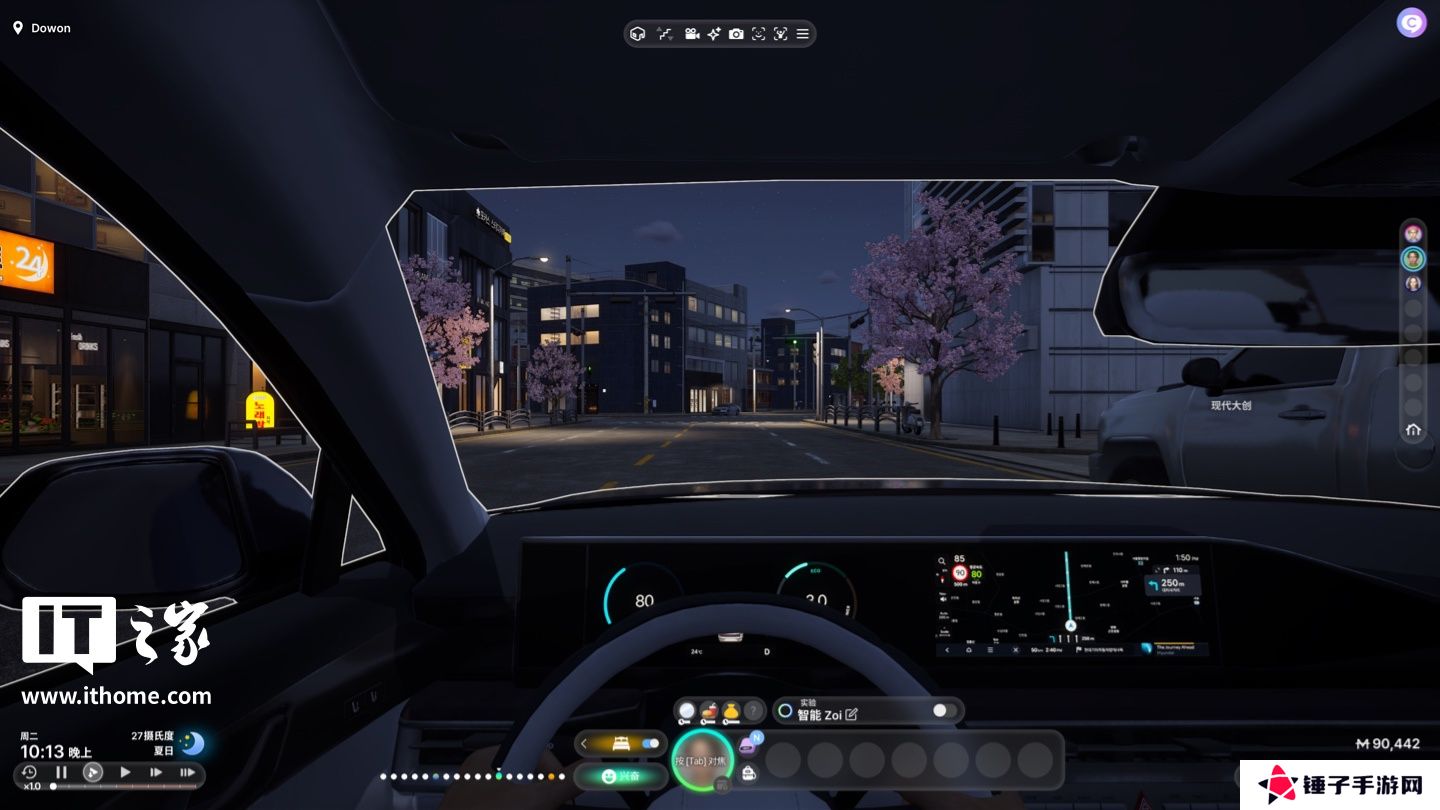Toggle the 智能 Zoi switch

pos(944,711)
